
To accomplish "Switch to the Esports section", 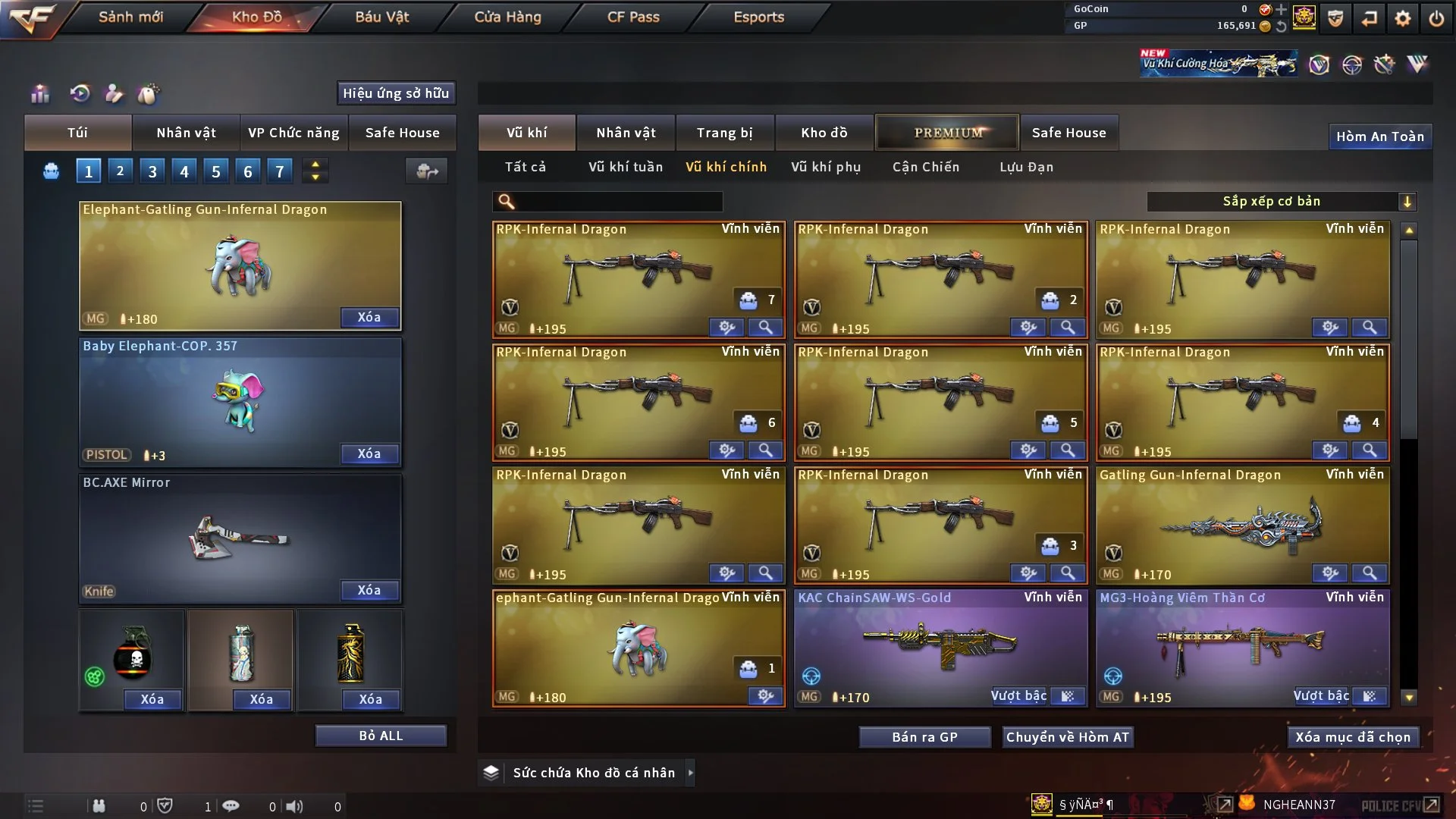I will click(758, 17).
